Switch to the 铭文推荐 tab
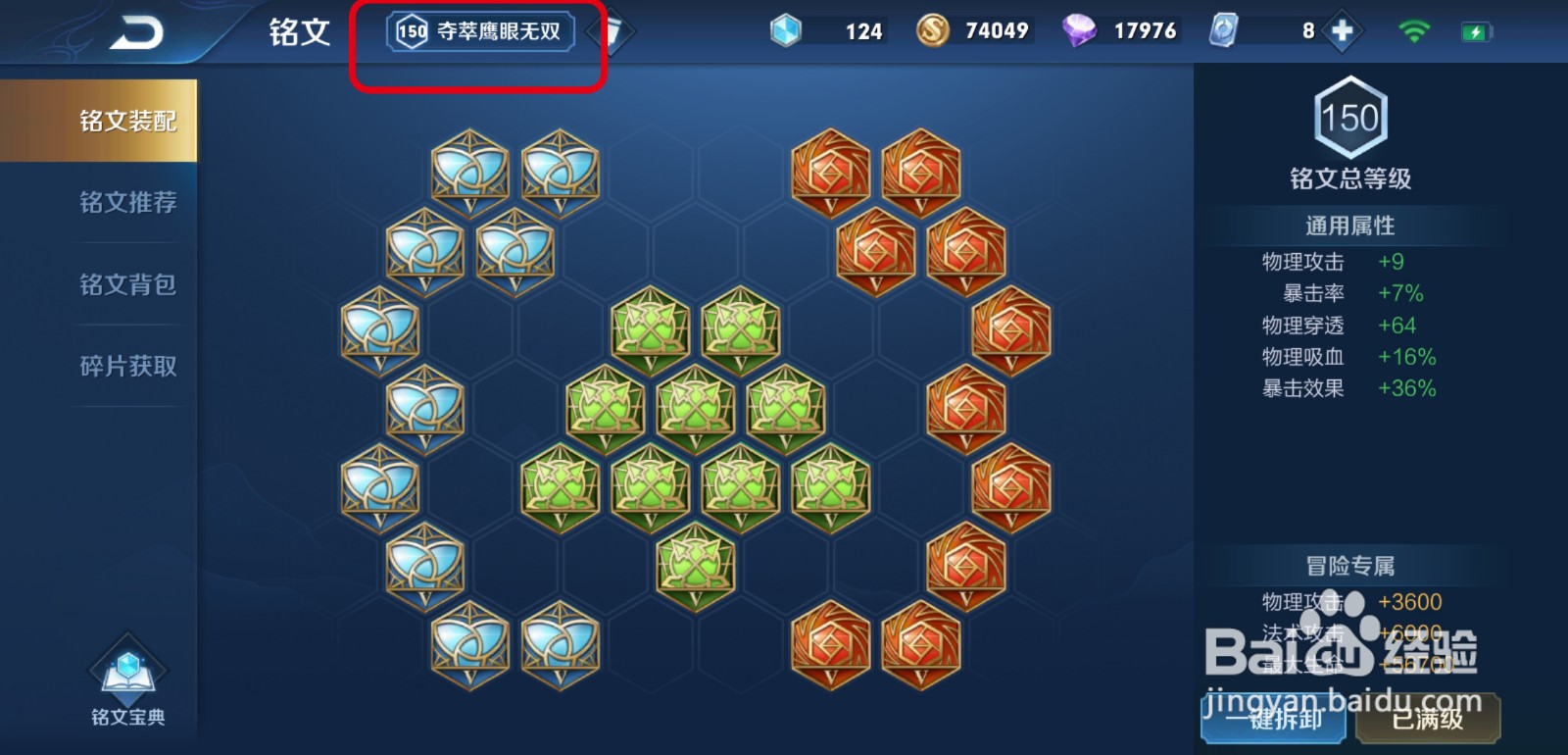This screenshot has height=755, width=1568. (x=128, y=202)
